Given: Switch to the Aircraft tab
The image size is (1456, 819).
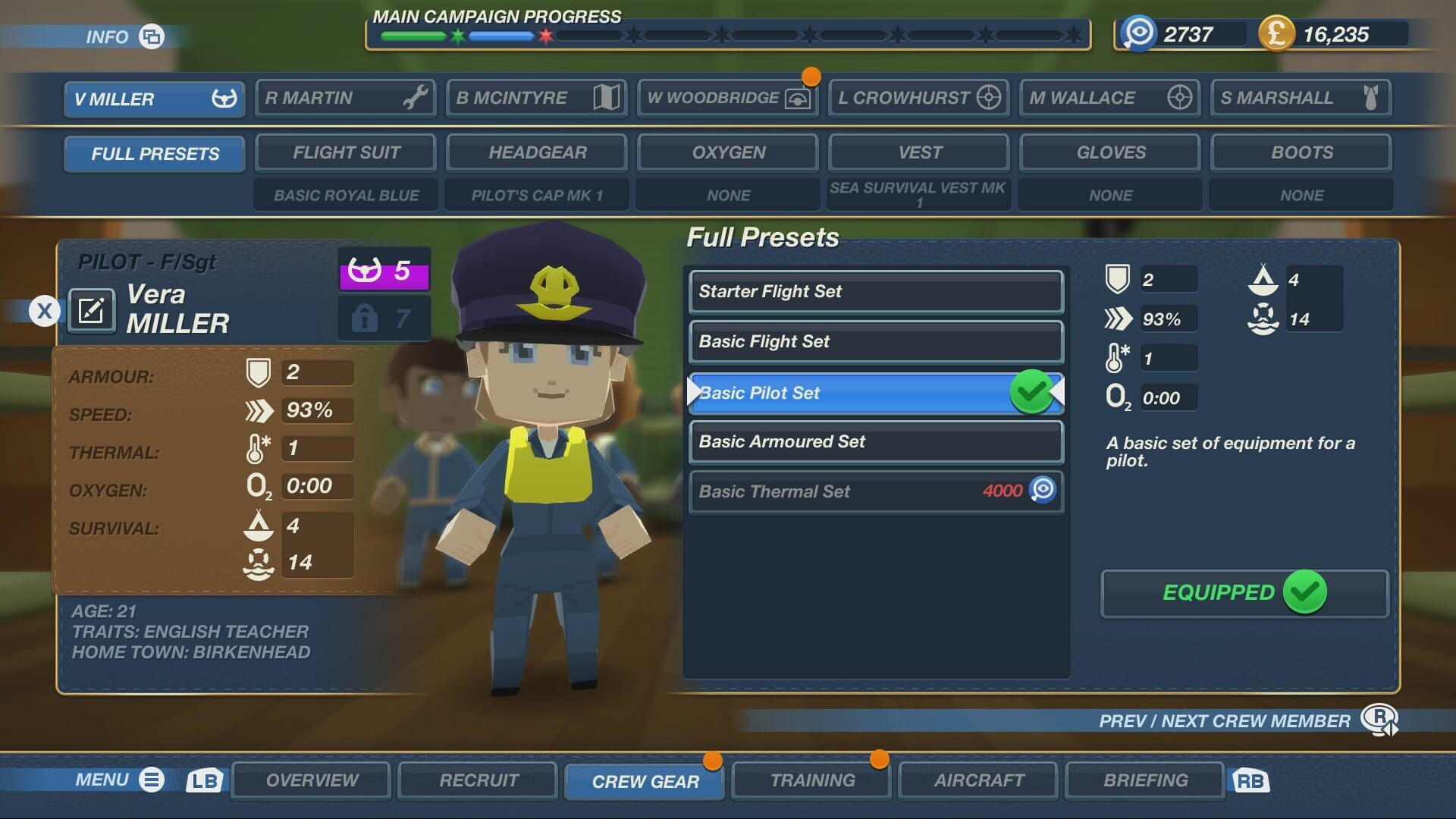Looking at the screenshot, I should tap(977, 780).
